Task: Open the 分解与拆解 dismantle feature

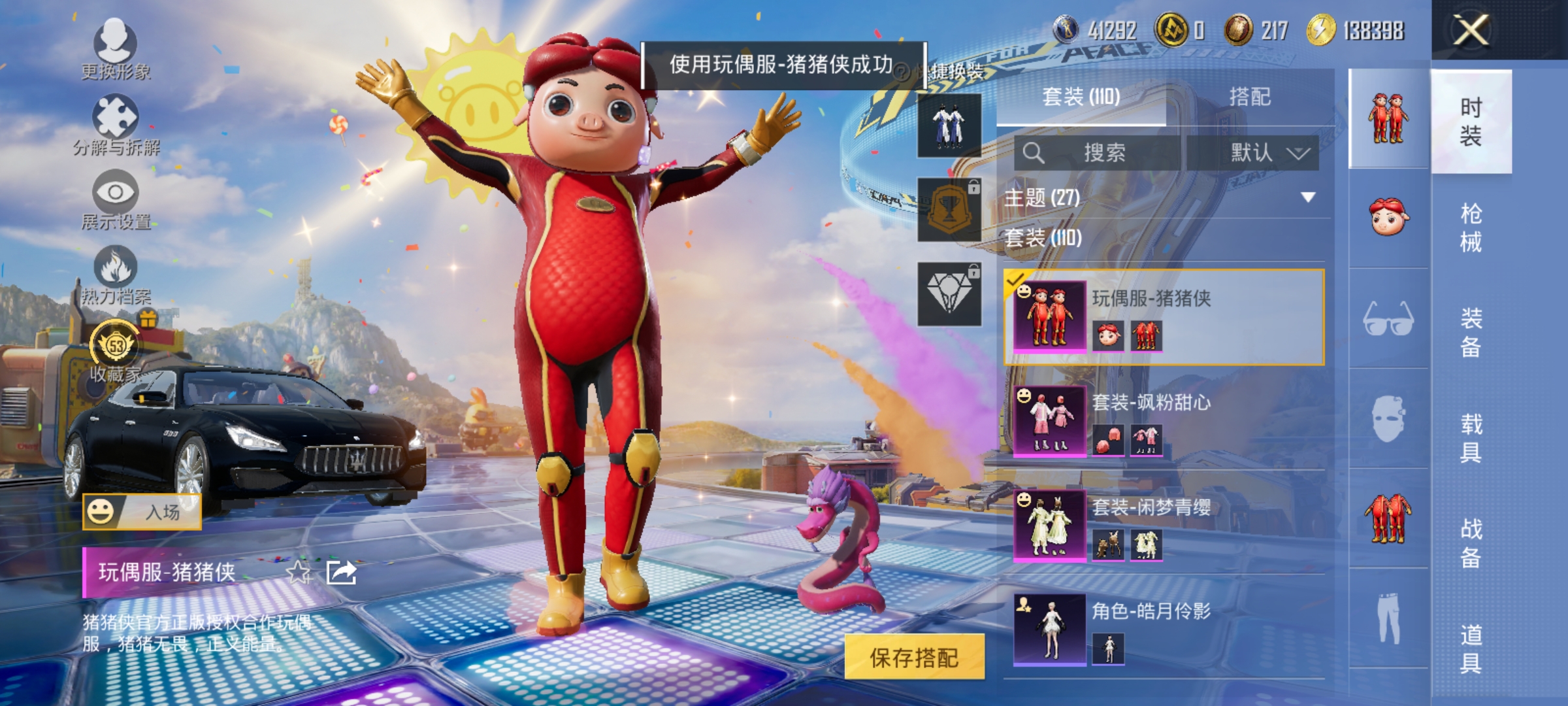Action: coord(116,124)
